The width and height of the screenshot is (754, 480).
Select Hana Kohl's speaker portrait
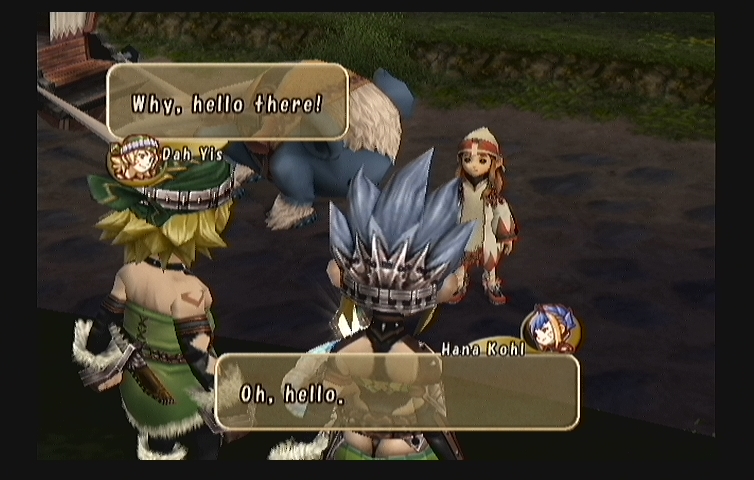(x=550, y=329)
